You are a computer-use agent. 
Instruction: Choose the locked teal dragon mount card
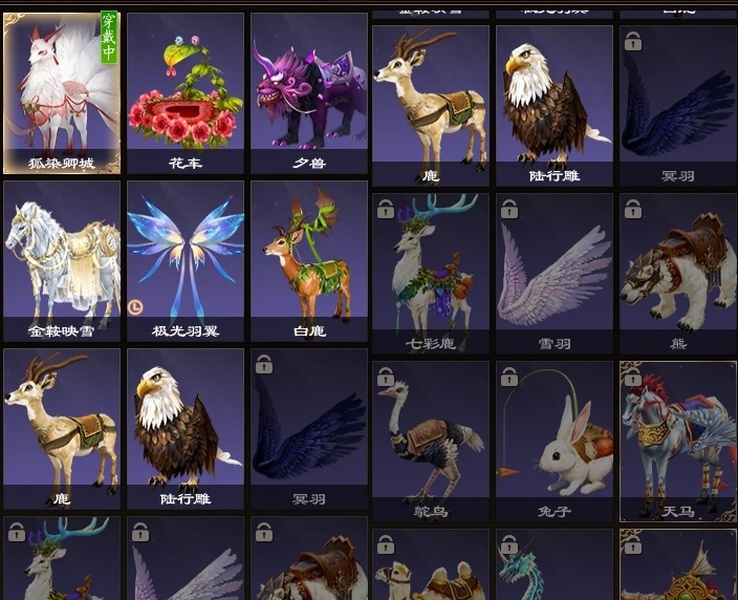tap(554, 568)
